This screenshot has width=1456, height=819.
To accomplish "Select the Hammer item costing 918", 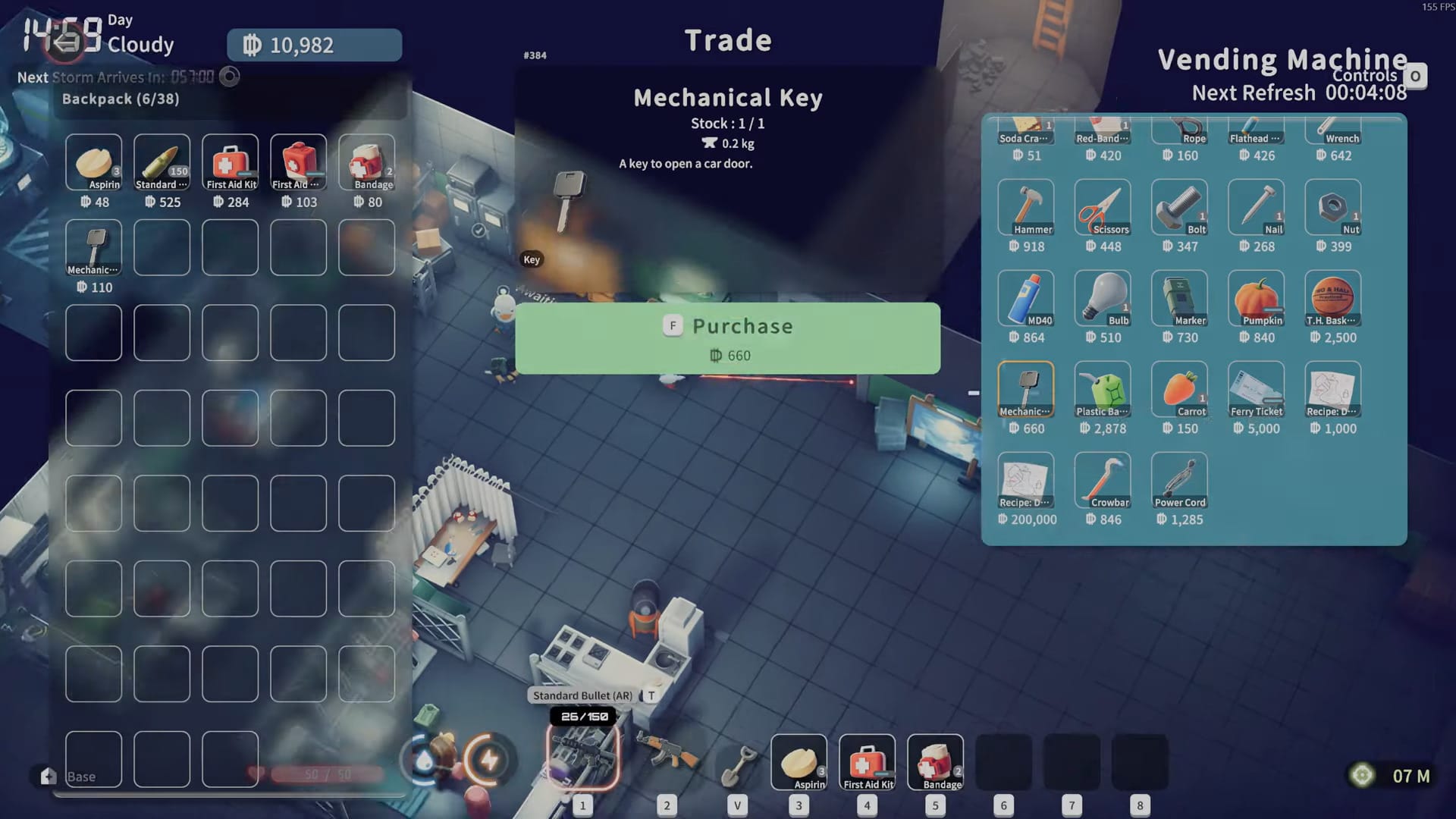I will pos(1026,206).
